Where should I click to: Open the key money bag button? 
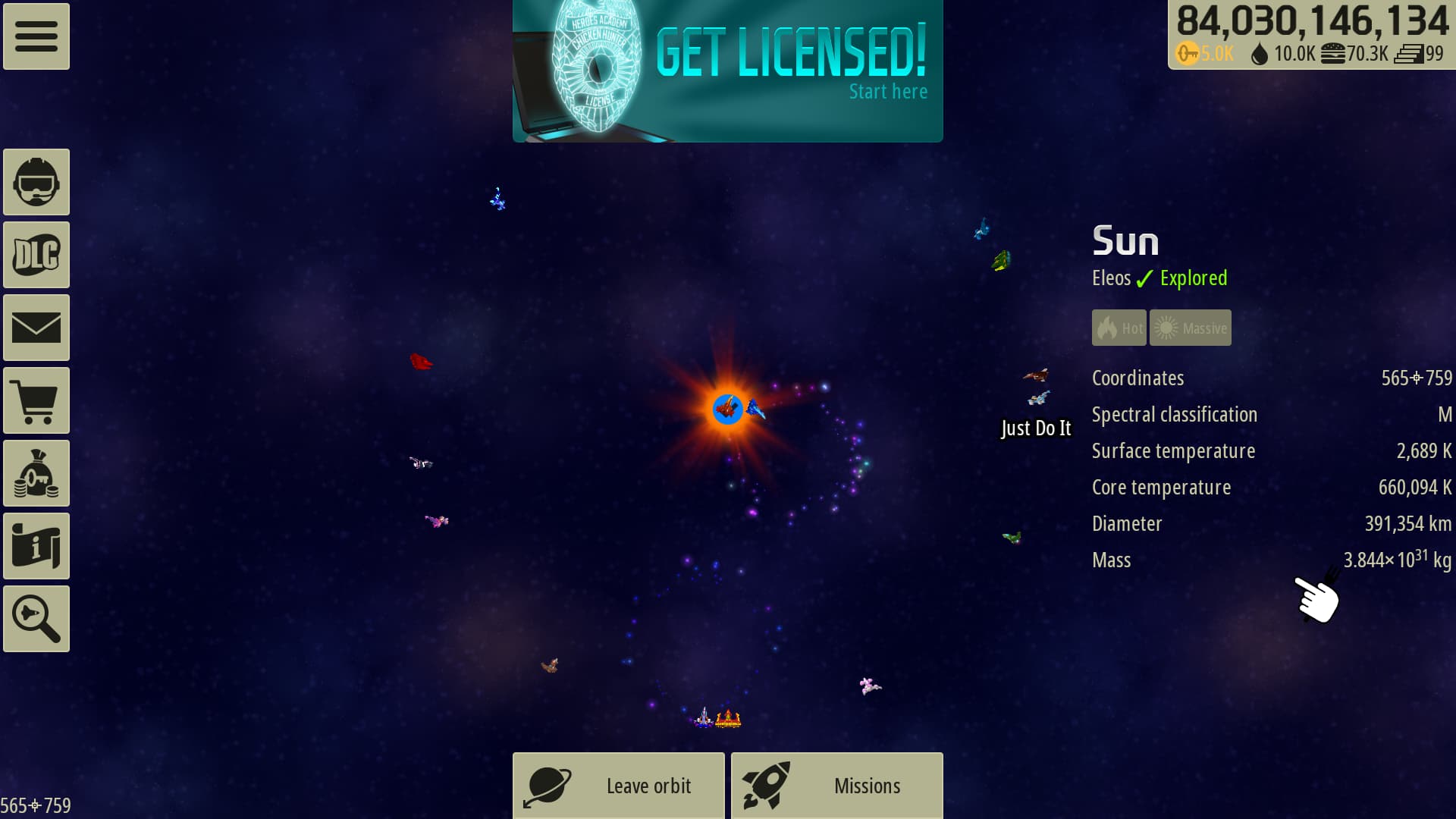tap(36, 473)
